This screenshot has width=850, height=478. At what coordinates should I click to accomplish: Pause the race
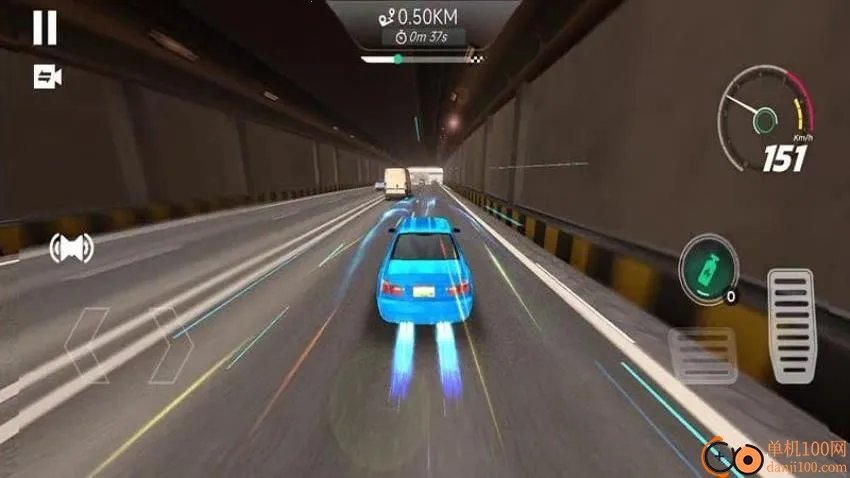click(x=45, y=28)
